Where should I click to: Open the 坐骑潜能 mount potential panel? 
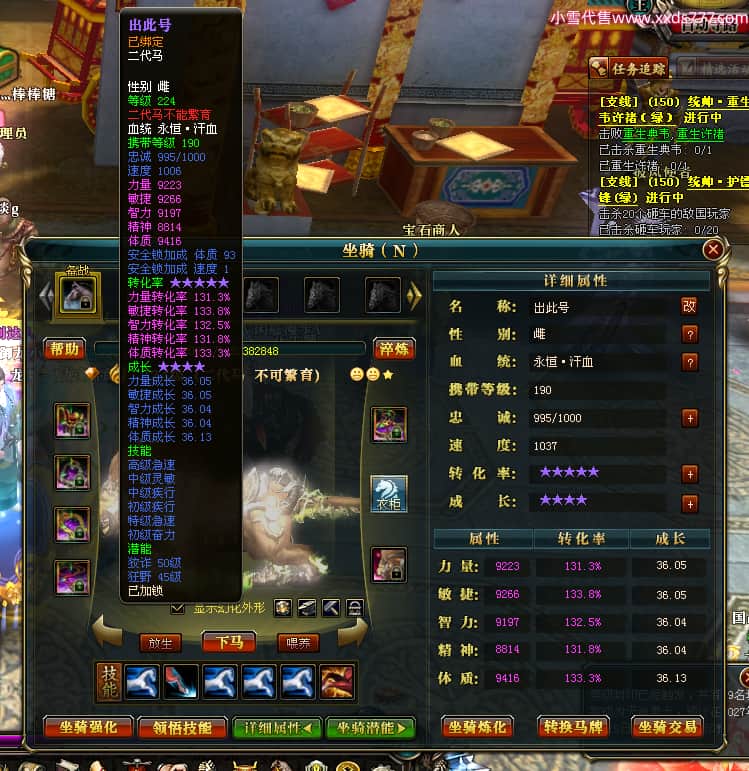pyautogui.click(x=369, y=728)
